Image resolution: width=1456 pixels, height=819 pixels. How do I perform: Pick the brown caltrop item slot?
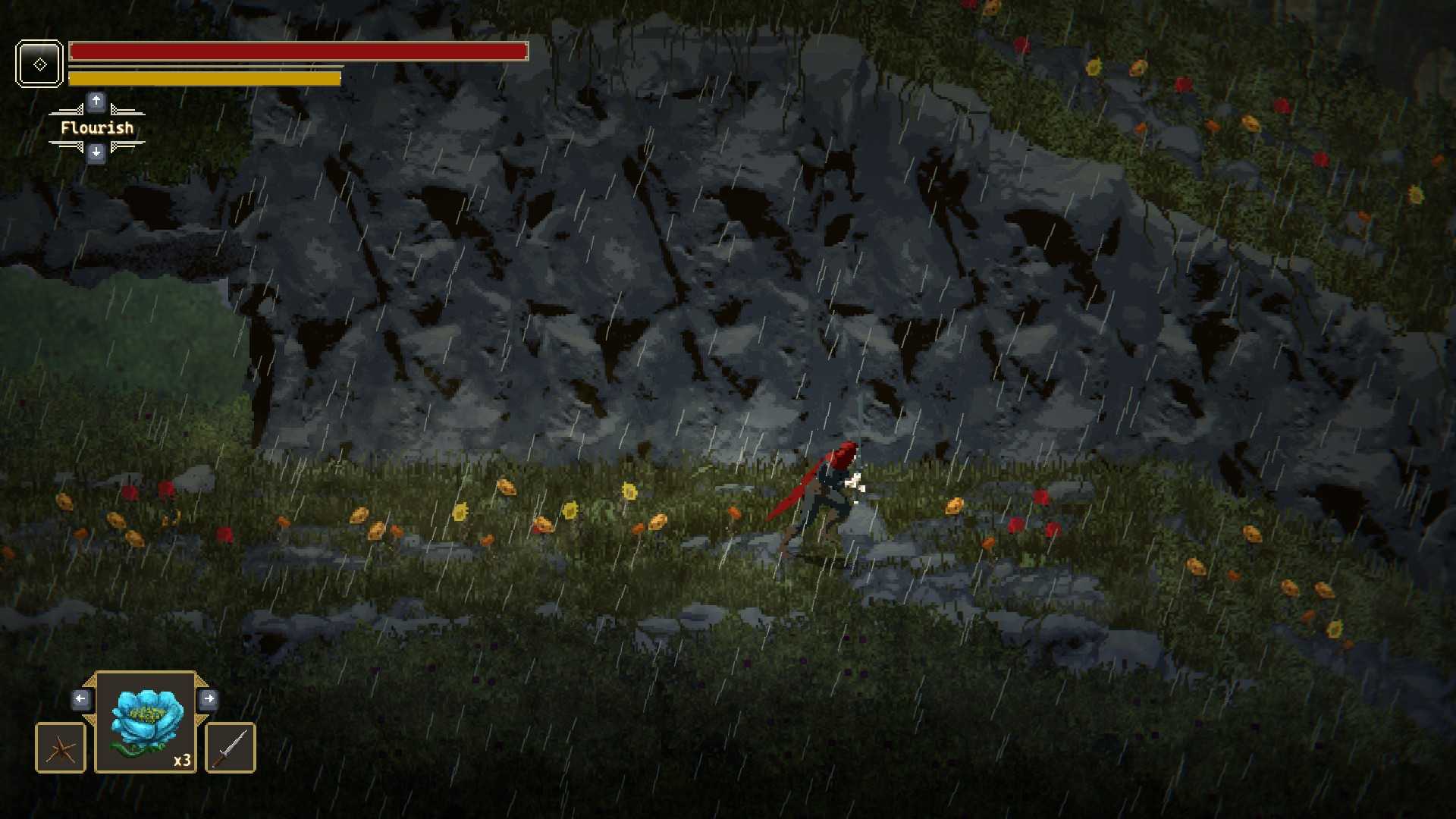pos(61,748)
